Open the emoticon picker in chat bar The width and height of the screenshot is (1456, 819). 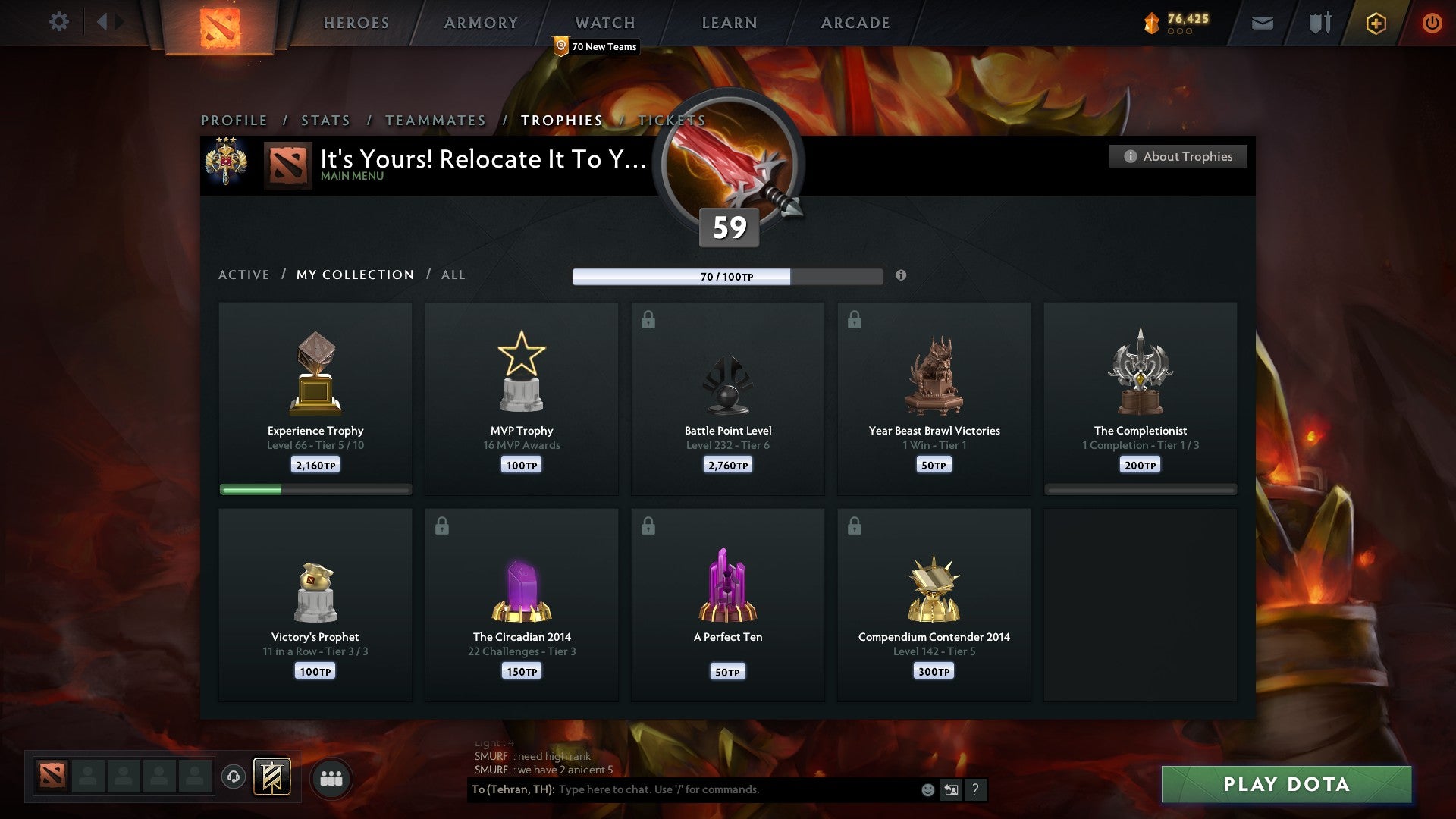927,789
